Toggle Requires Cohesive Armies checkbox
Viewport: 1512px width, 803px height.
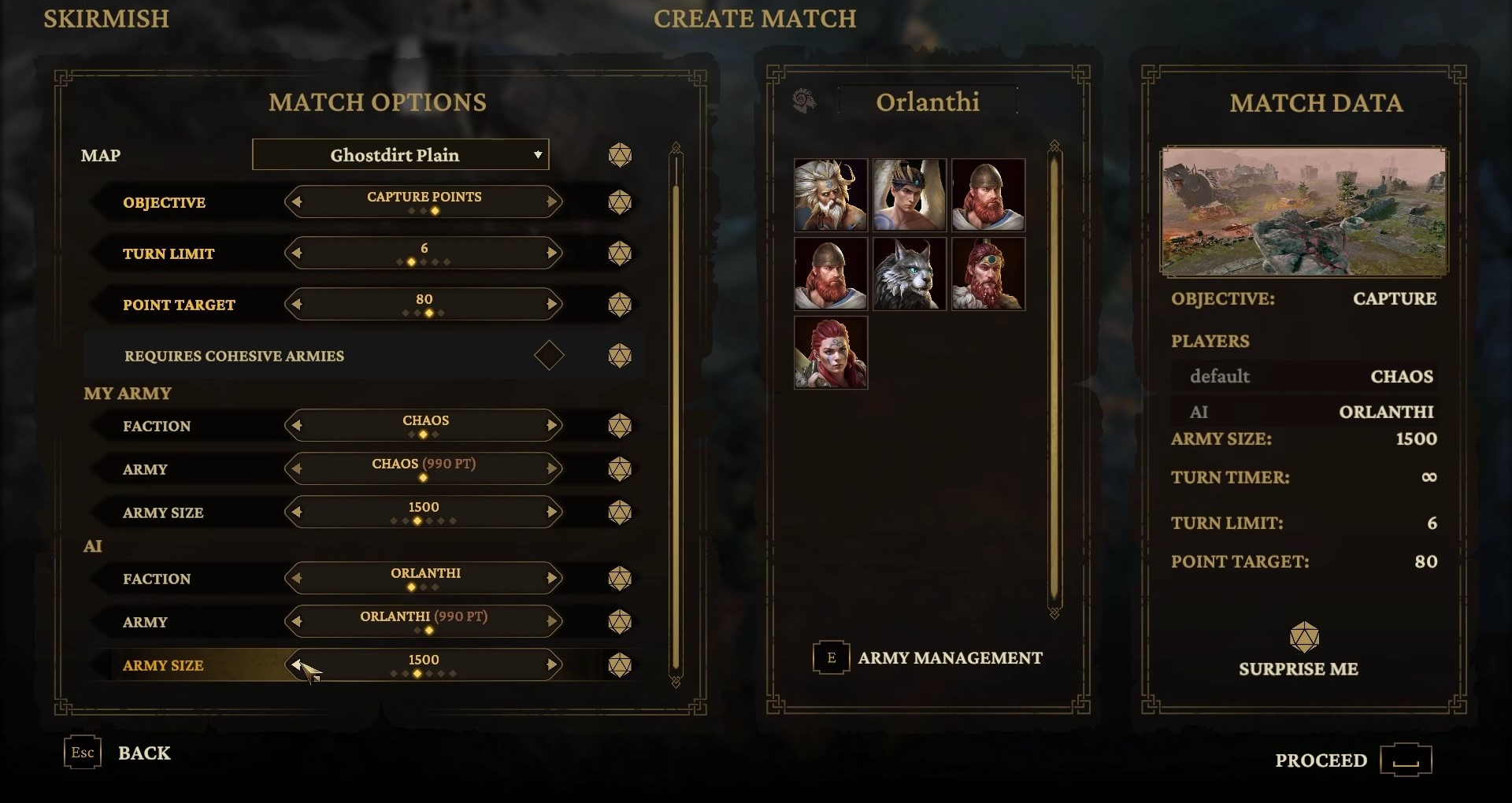pyautogui.click(x=549, y=356)
